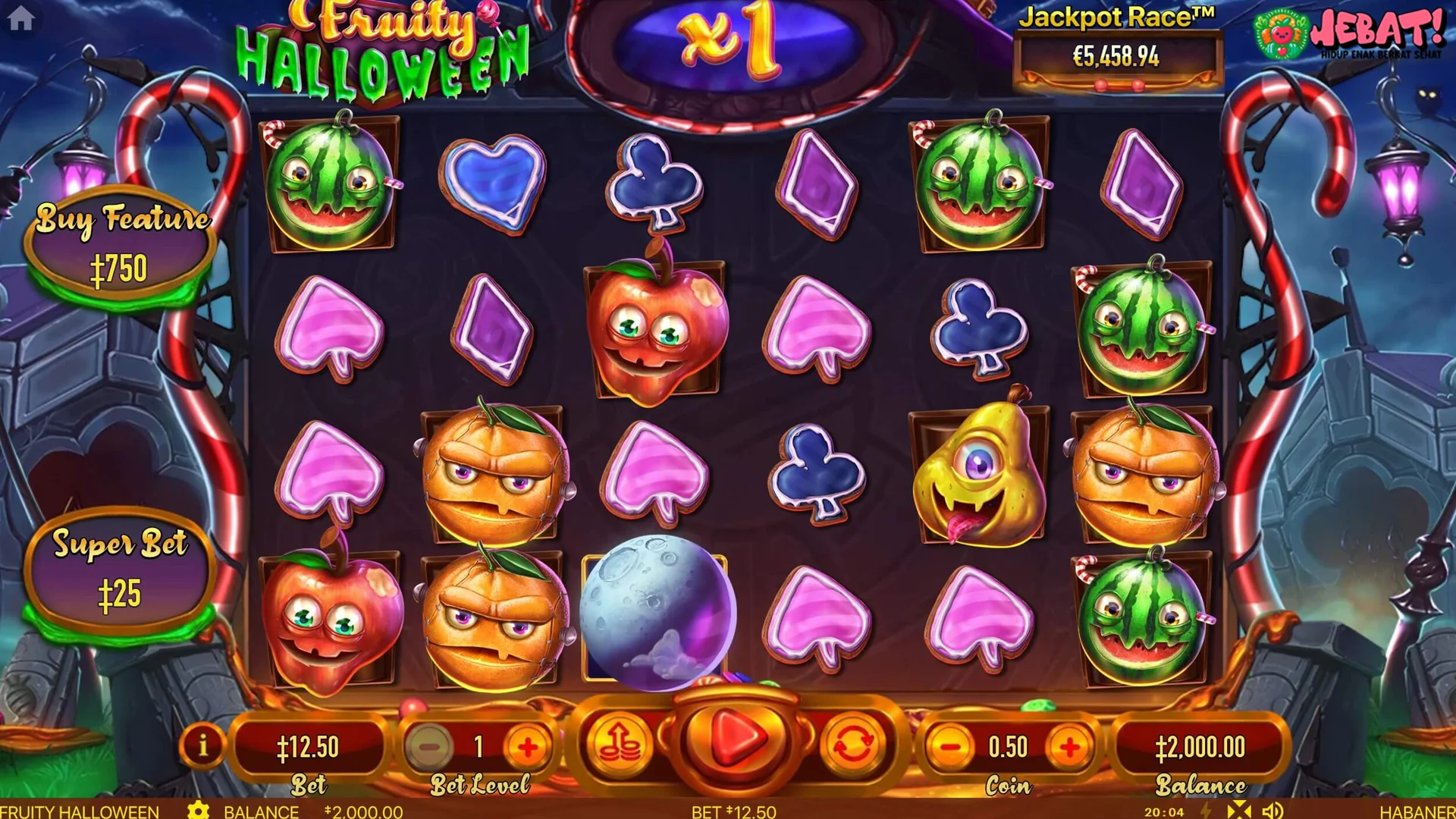Click the lightning quick-spin icon
The image size is (1456, 819).
click(x=1205, y=811)
